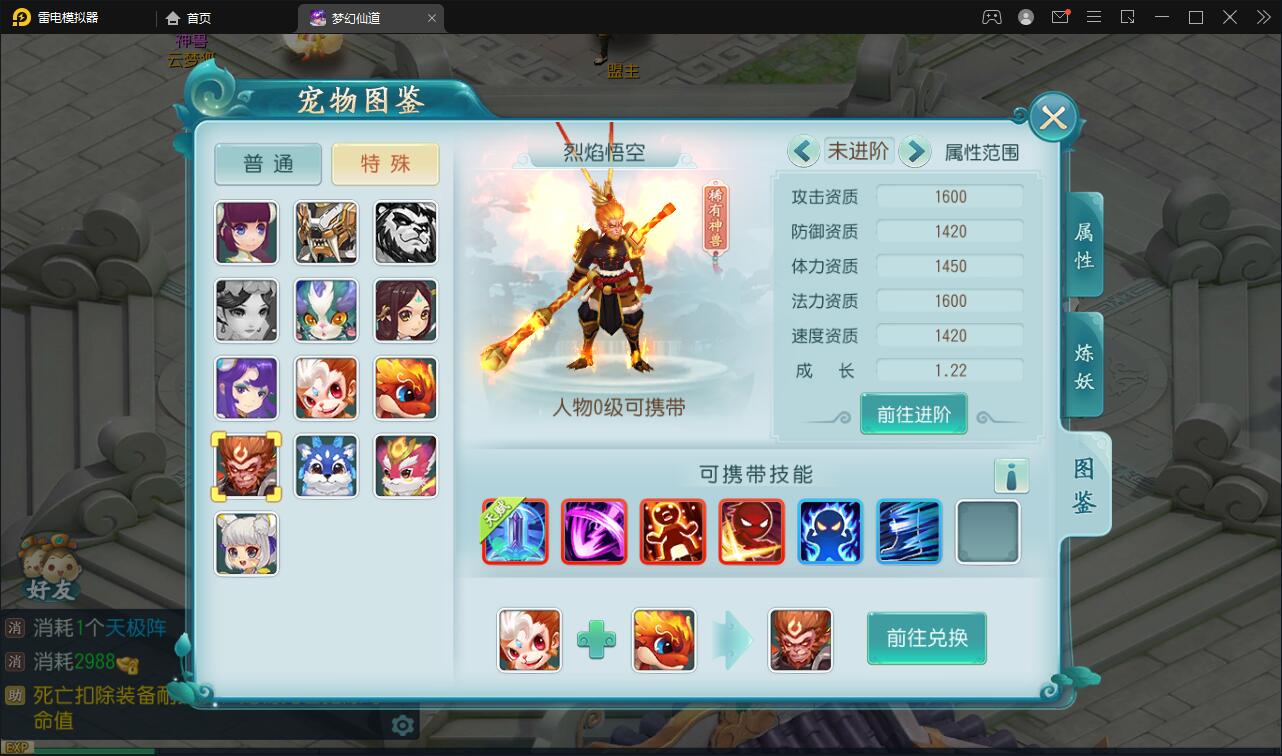1282x756 pixels.
Task: Switch to the 特殊 pet tab
Action: point(385,163)
